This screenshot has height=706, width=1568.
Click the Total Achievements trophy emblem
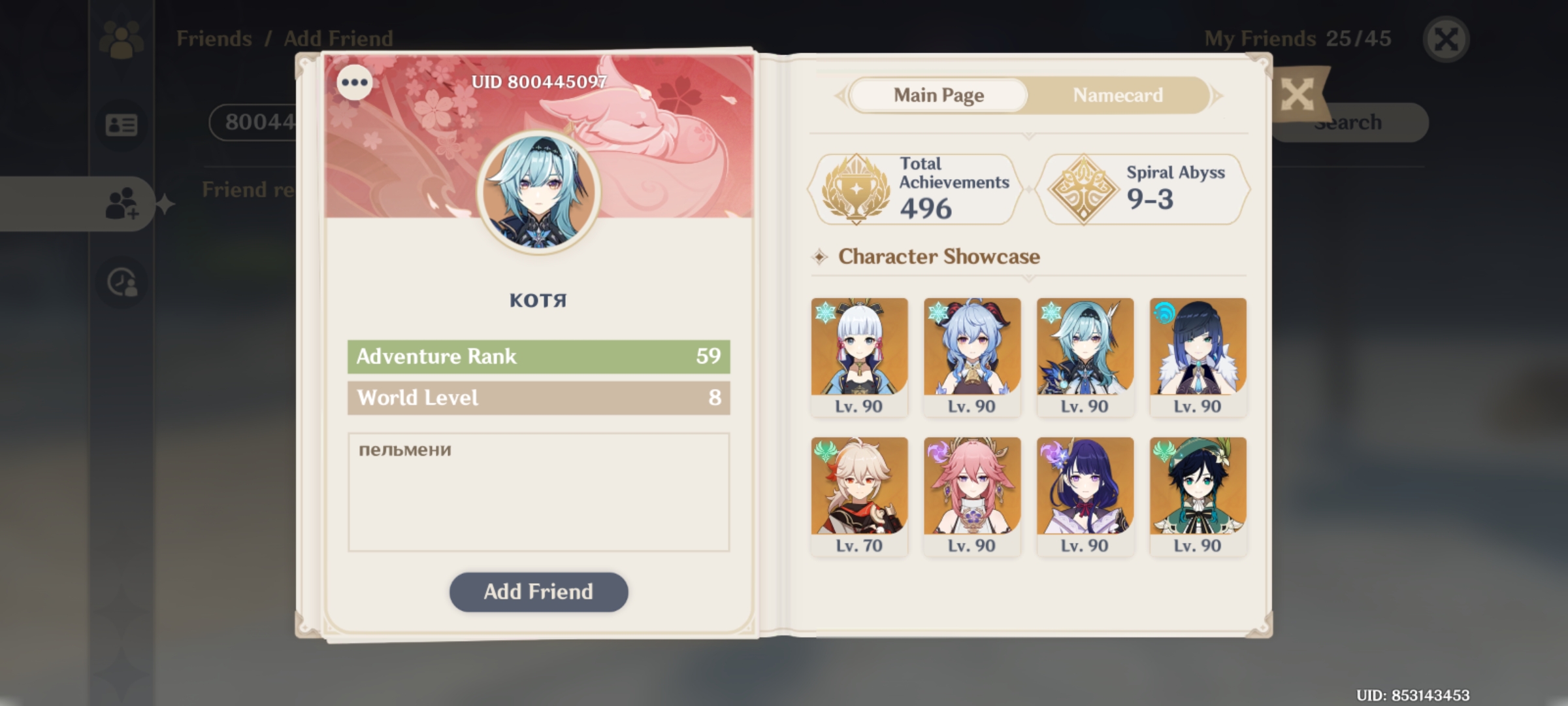(858, 188)
